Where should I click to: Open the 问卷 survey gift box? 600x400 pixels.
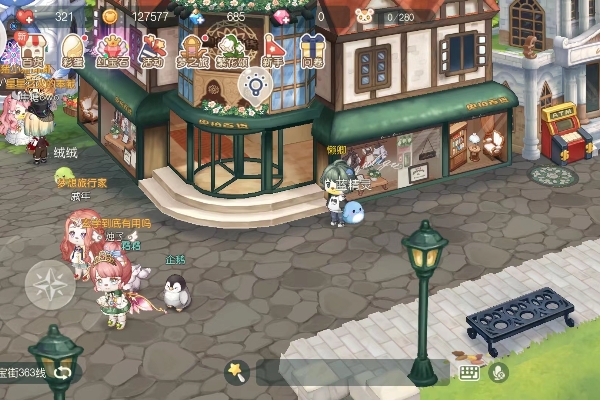click(x=313, y=48)
